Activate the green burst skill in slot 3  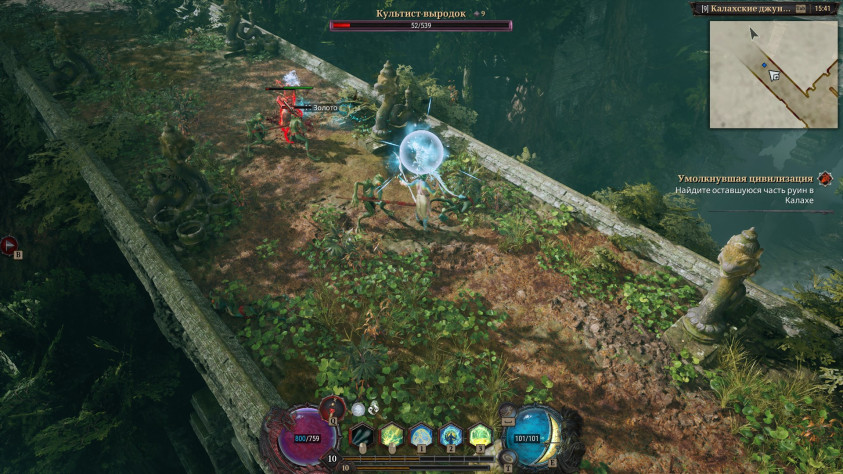point(481,435)
